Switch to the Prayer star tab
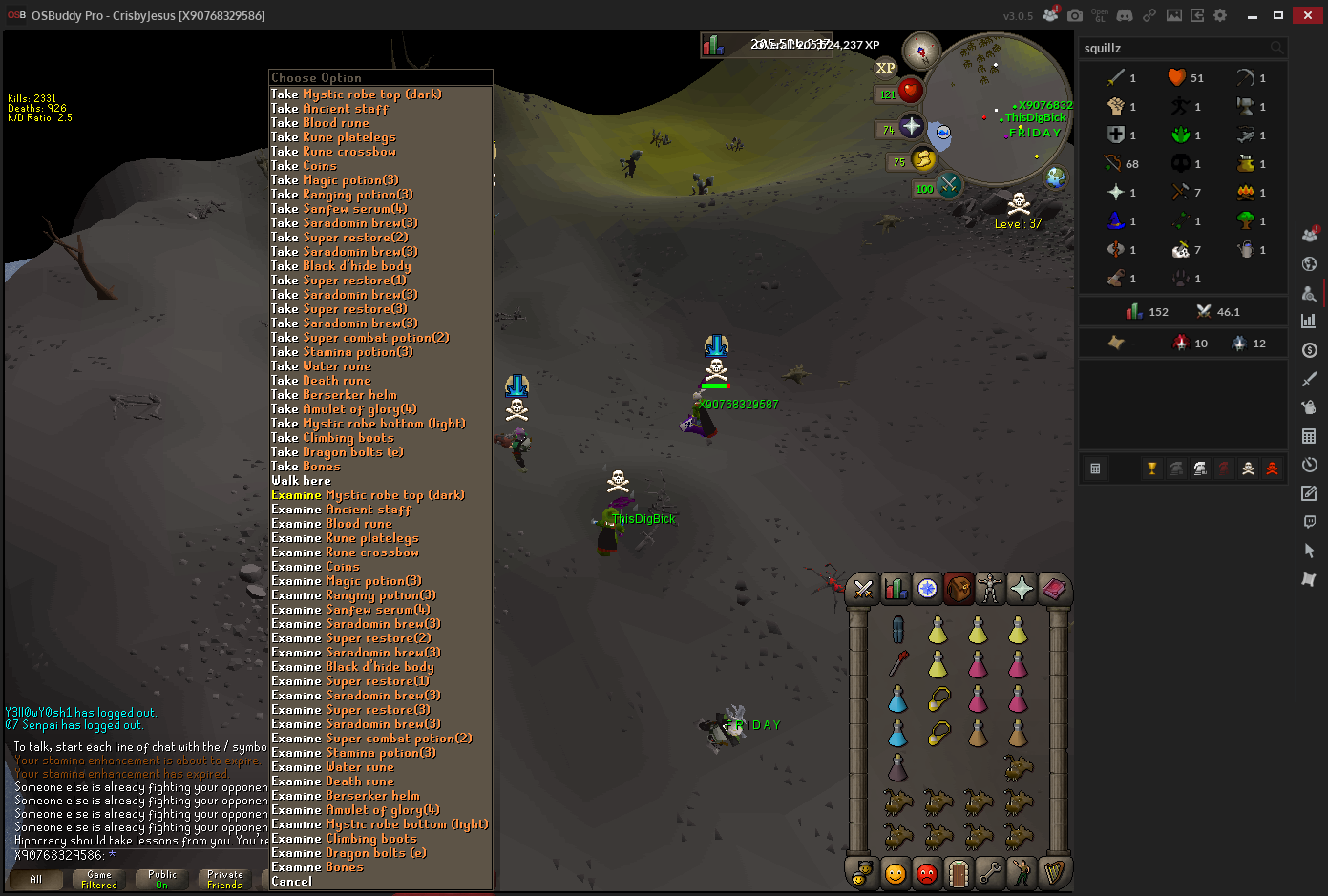Image resolution: width=1328 pixels, height=896 pixels. point(1022,590)
